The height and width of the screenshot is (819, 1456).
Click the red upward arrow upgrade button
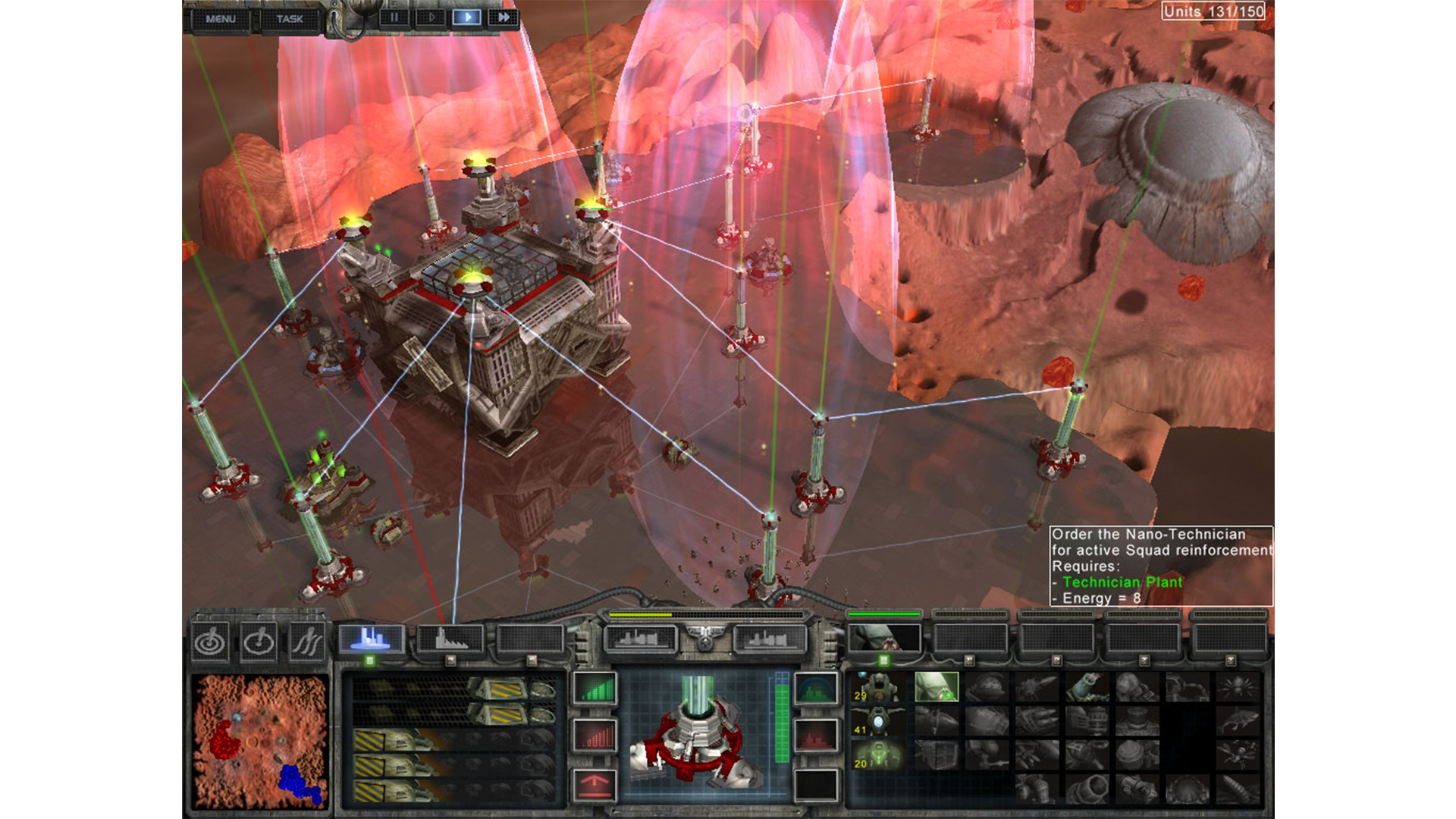click(595, 784)
